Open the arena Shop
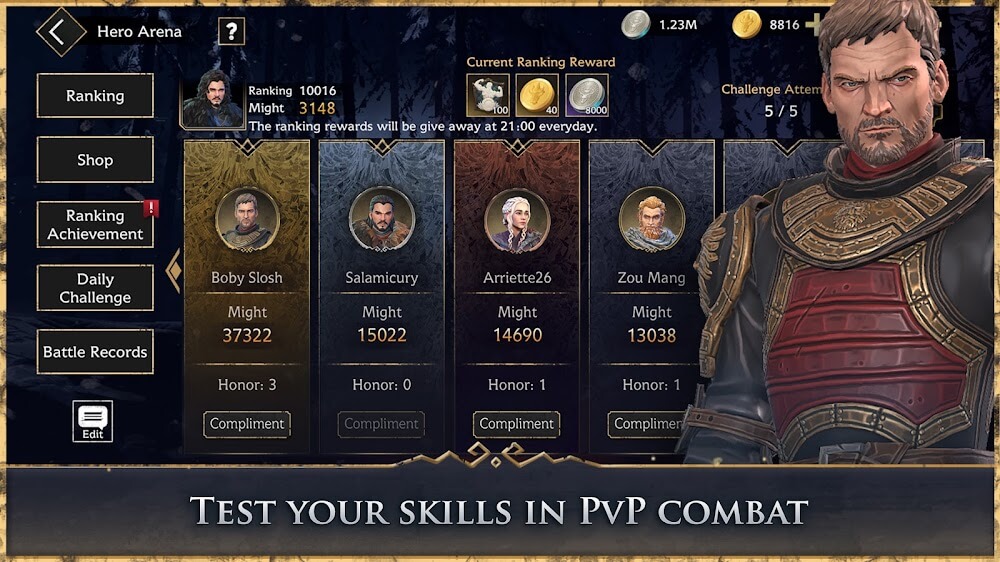The width and height of the screenshot is (1000, 562). (x=95, y=160)
